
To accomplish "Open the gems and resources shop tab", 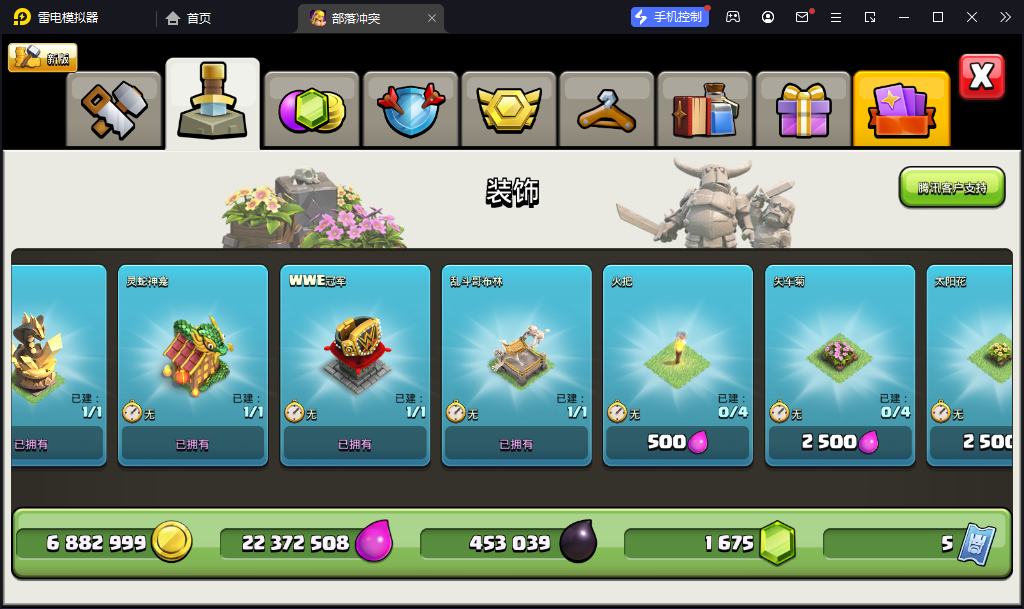I will 311,109.
